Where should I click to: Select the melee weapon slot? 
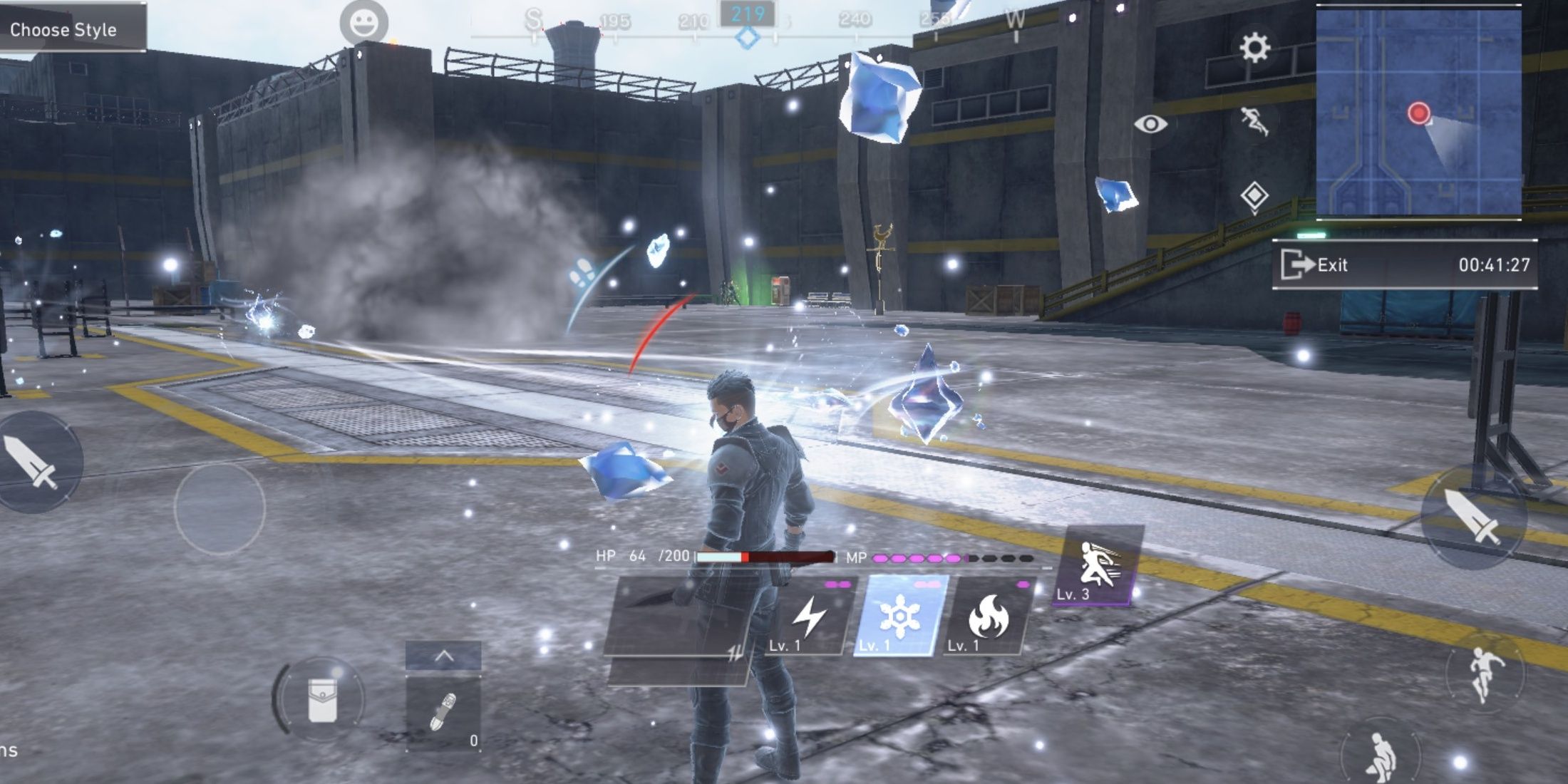point(677,616)
